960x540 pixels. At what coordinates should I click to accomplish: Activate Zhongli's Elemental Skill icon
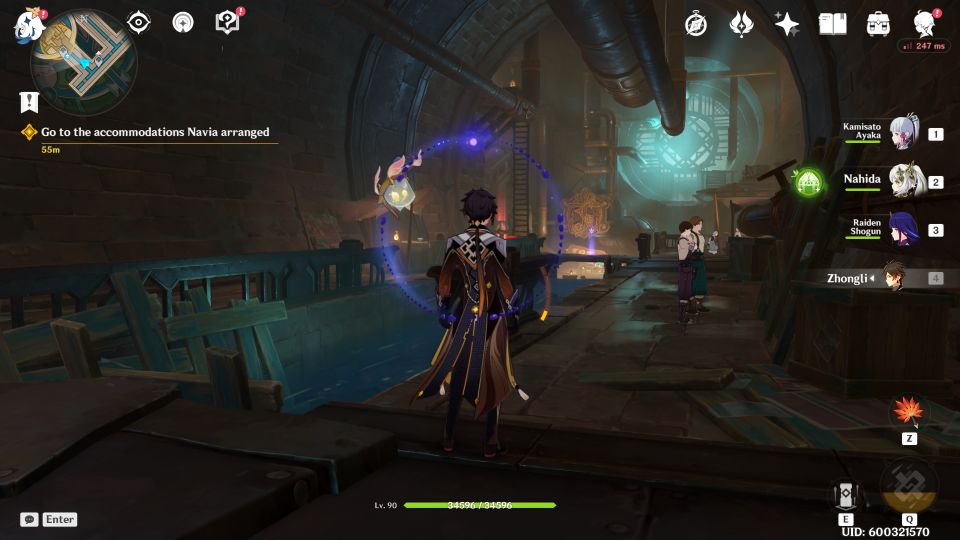coord(844,495)
